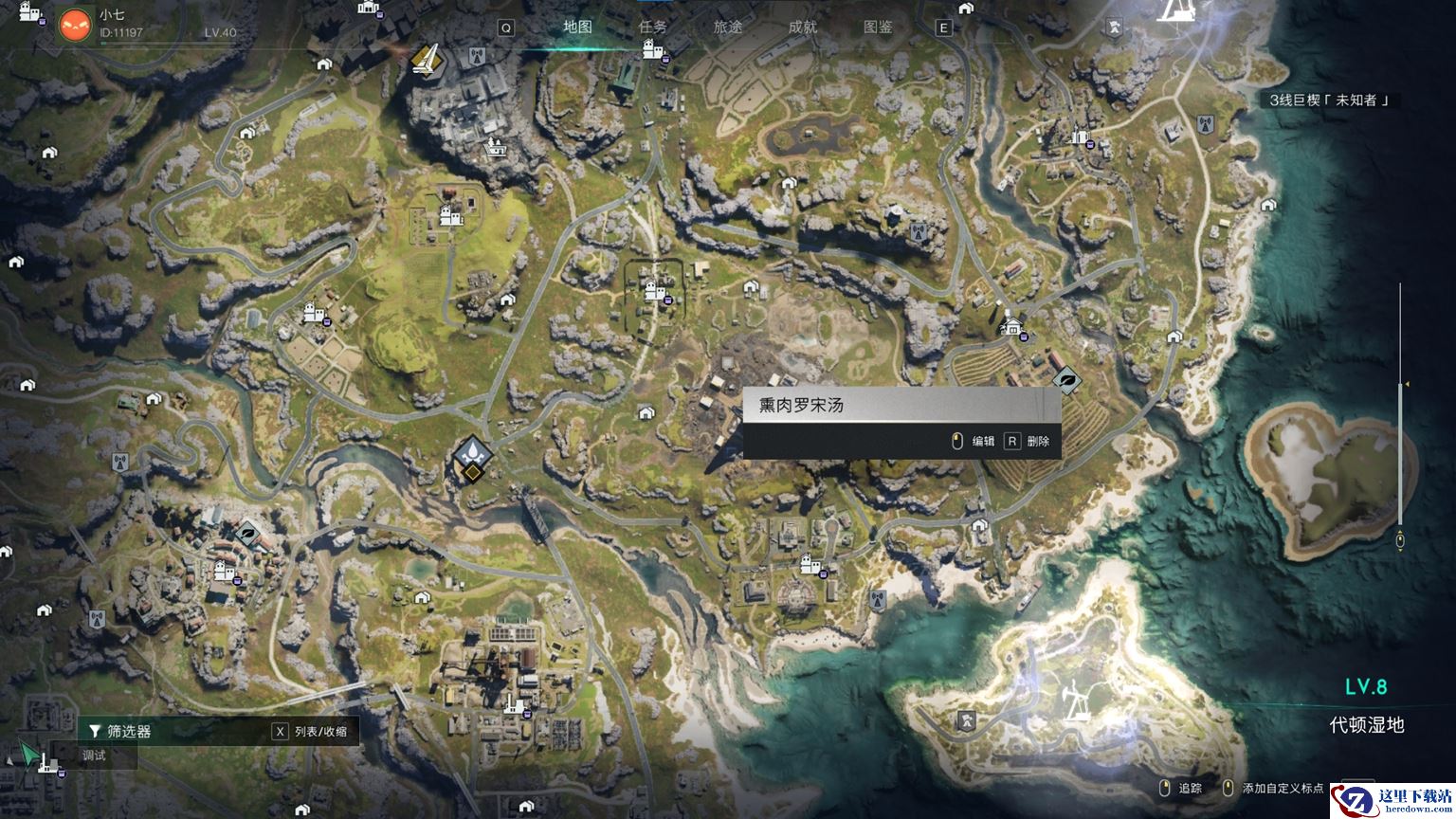
Task: Open the 旅途 tab
Action: tap(727, 27)
